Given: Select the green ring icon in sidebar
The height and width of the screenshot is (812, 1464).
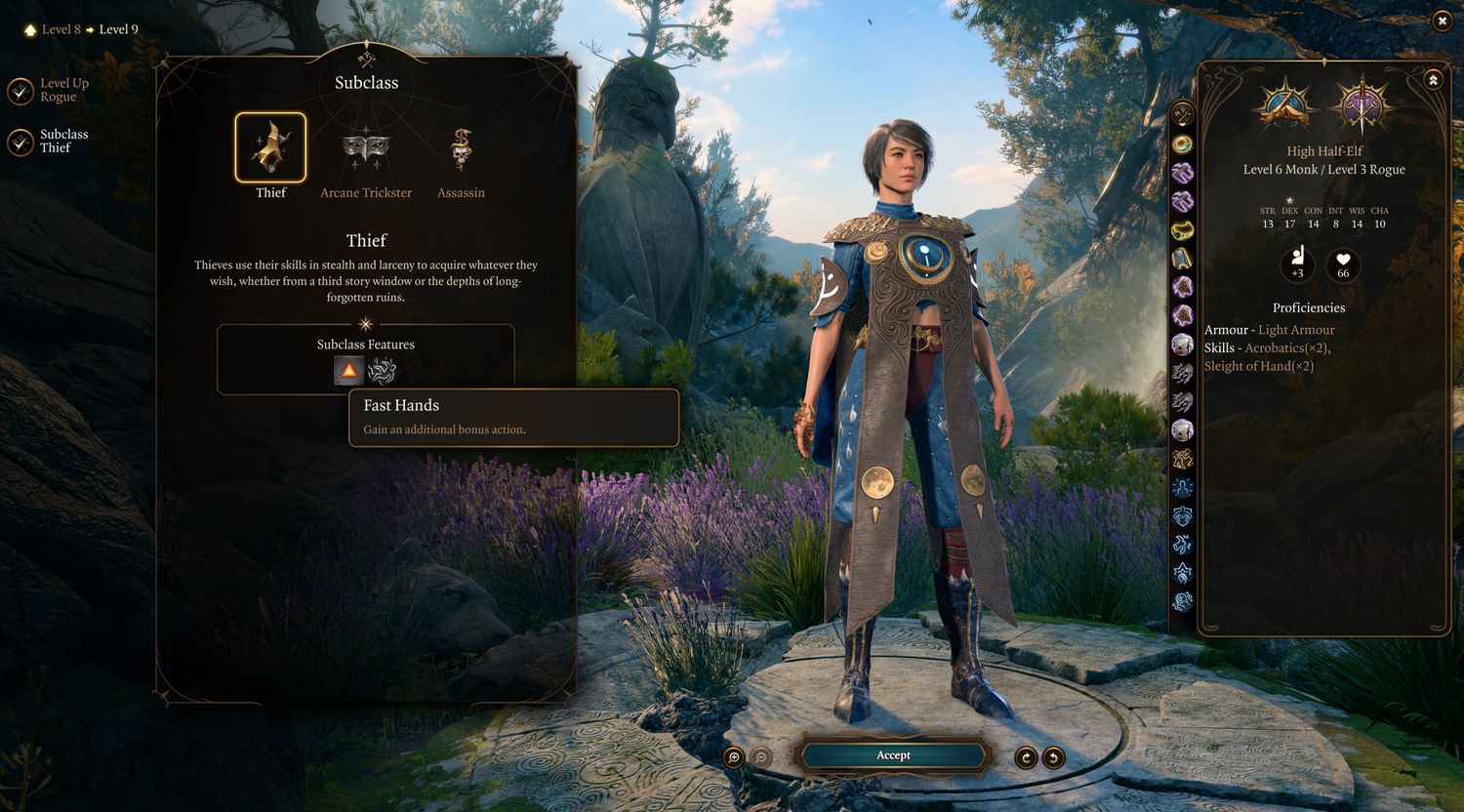Looking at the screenshot, I should click(x=1183, y=144).
